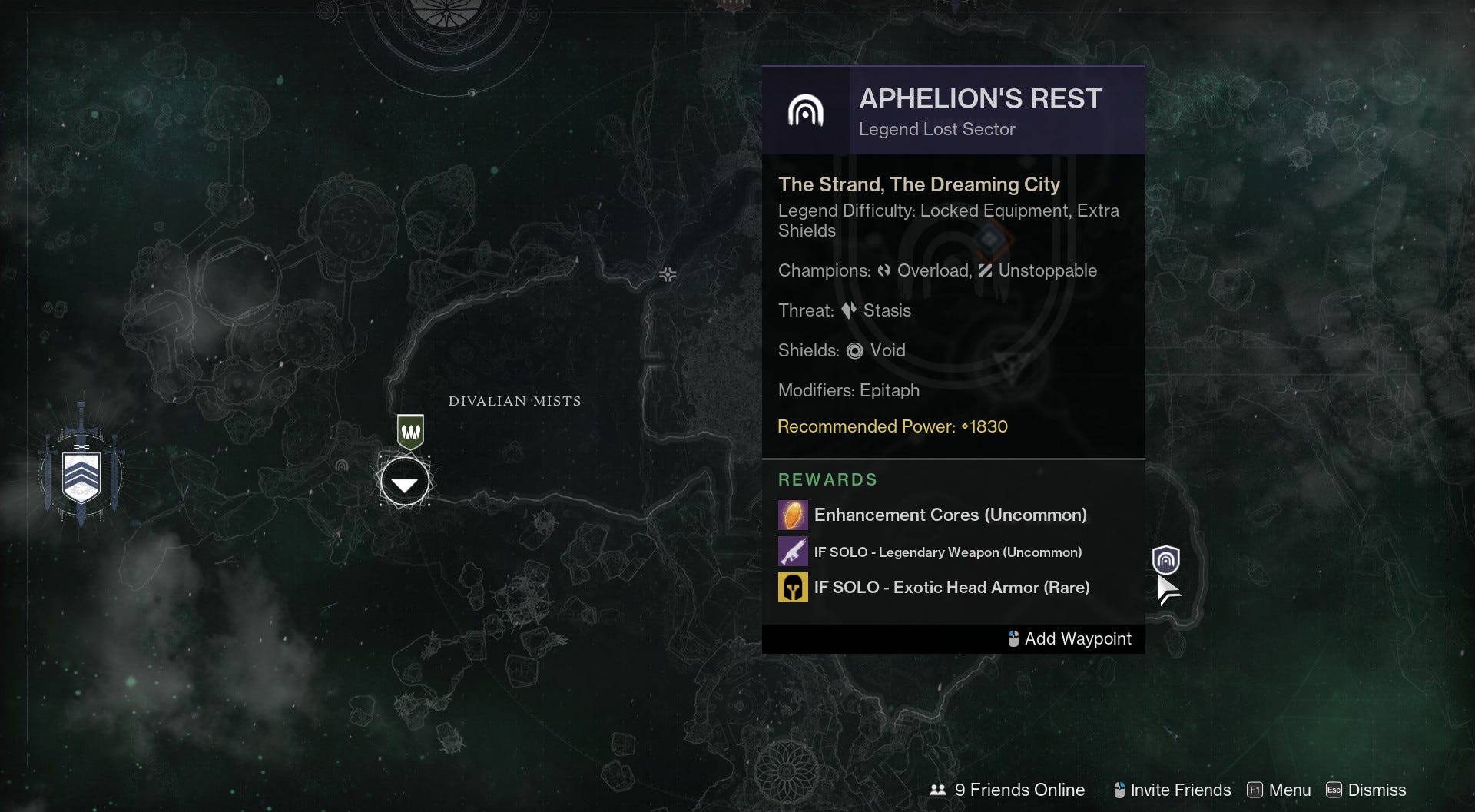Click the Legendary Weapon reward icon
This screenshot has width=1475, height=812.
tap(793, 551)
